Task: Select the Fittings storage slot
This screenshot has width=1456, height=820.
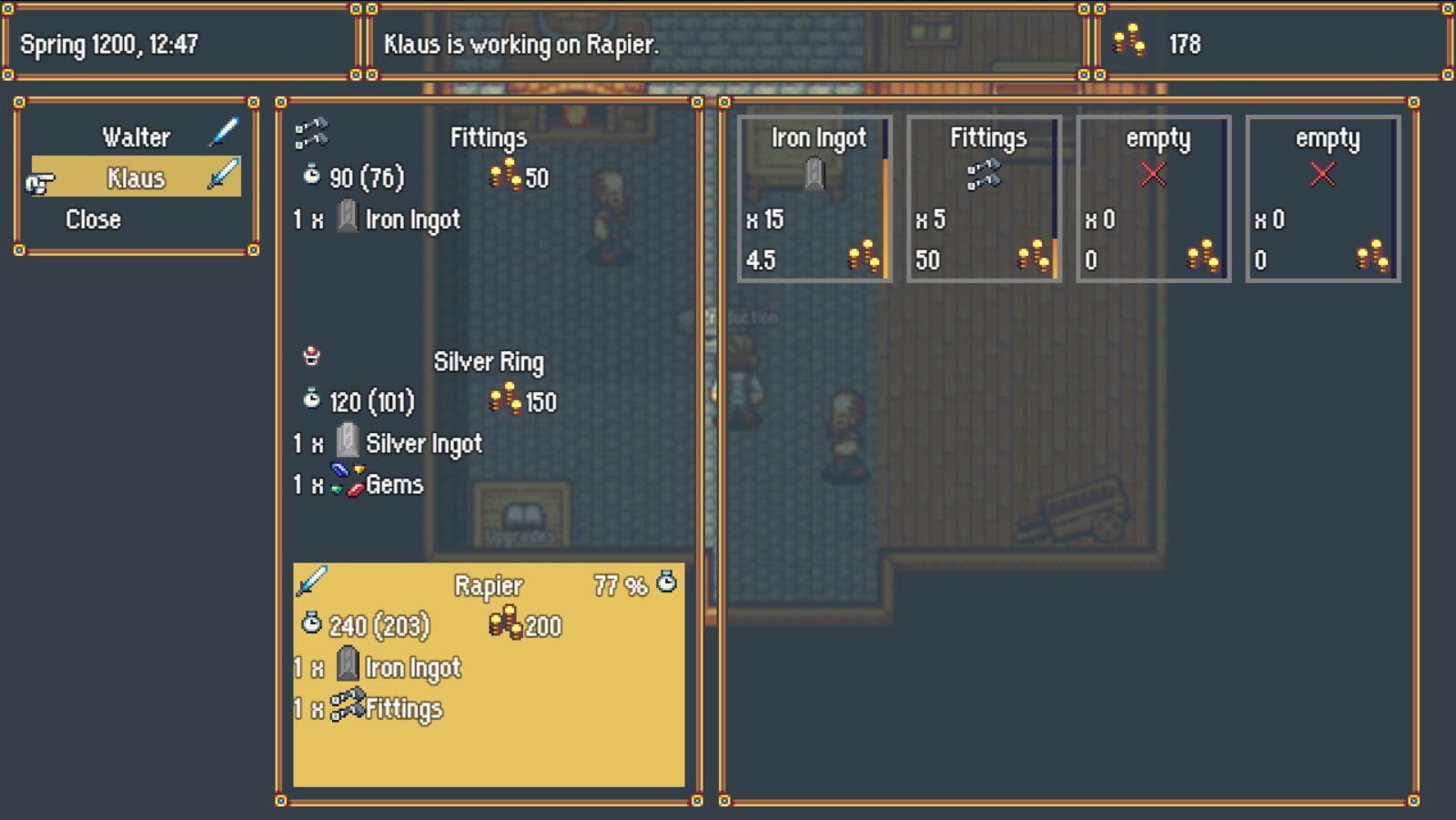Action: click(984, 198)
